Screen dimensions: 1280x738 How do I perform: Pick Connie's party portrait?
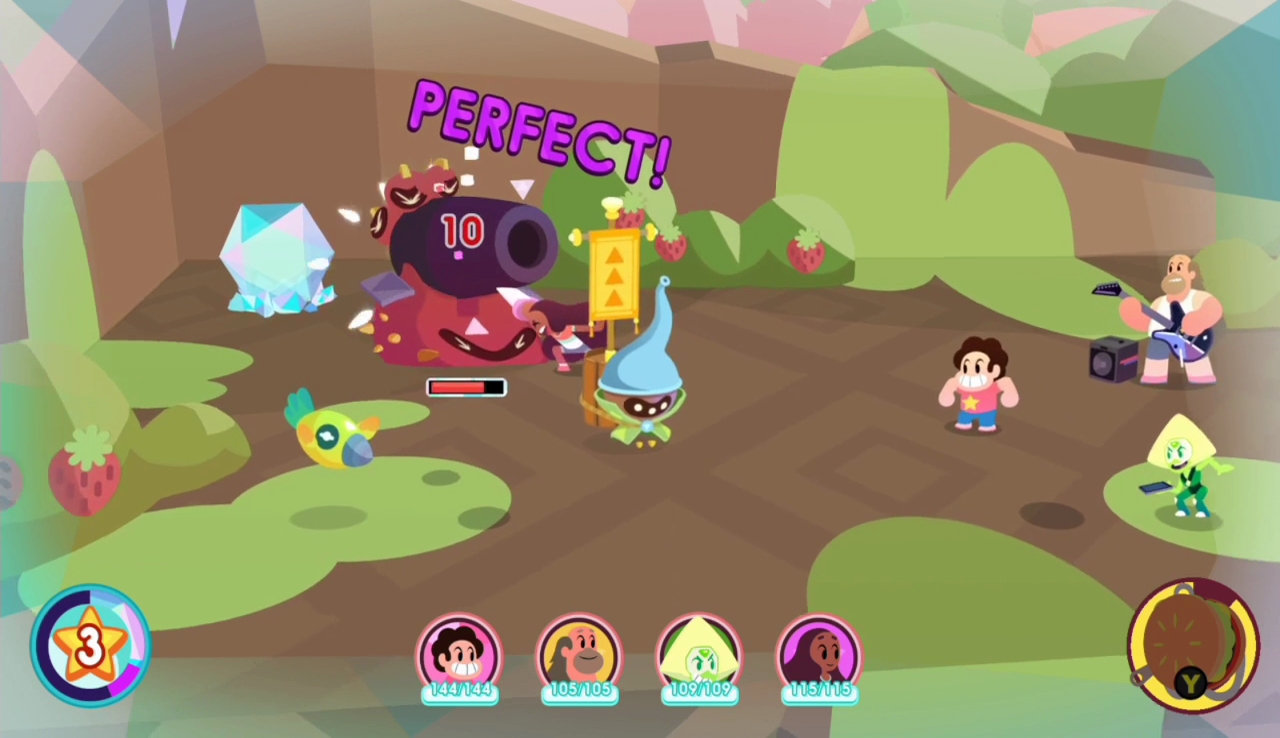pos(819,655)
